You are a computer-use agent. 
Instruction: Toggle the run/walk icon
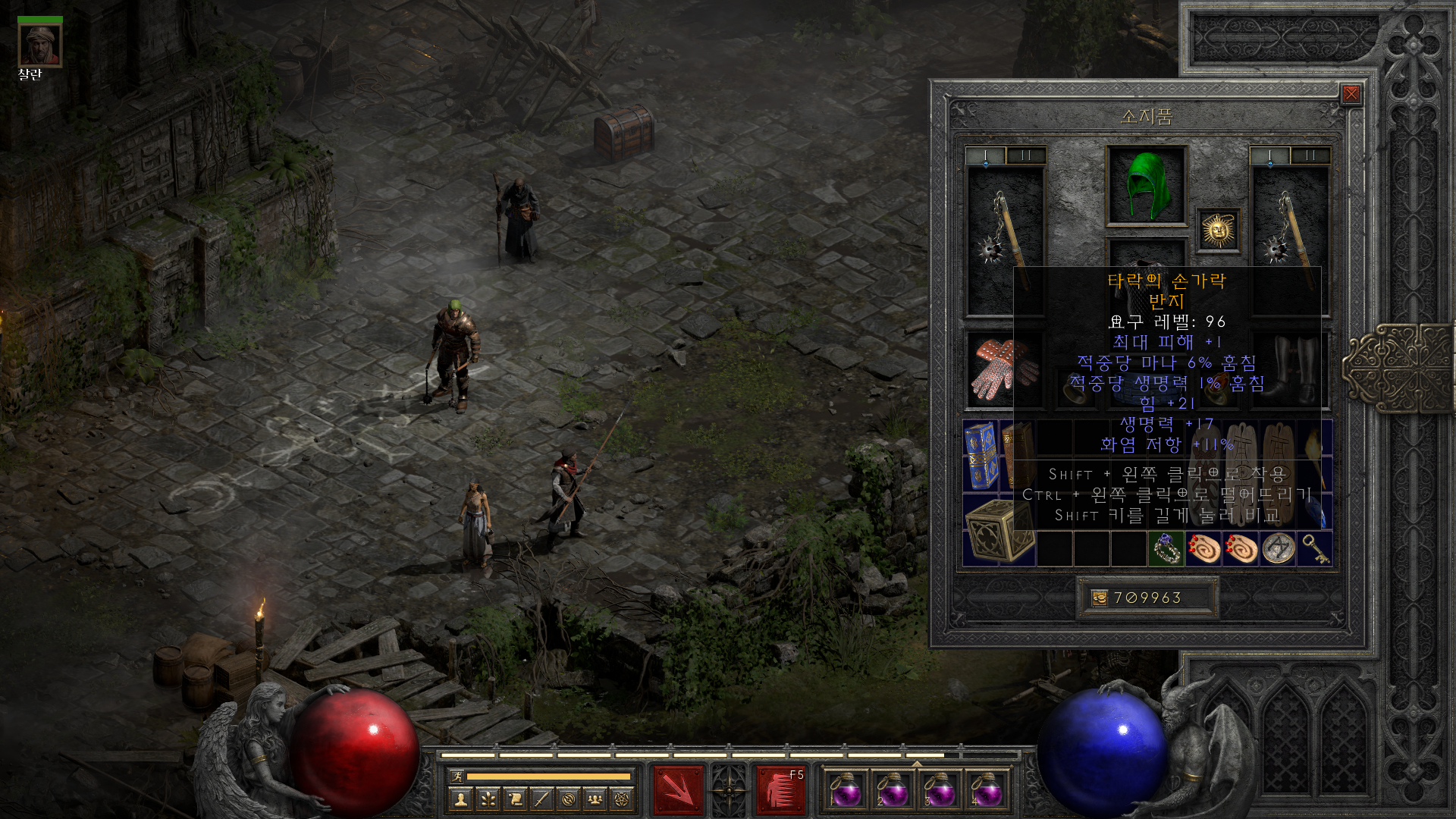(457, 776)
